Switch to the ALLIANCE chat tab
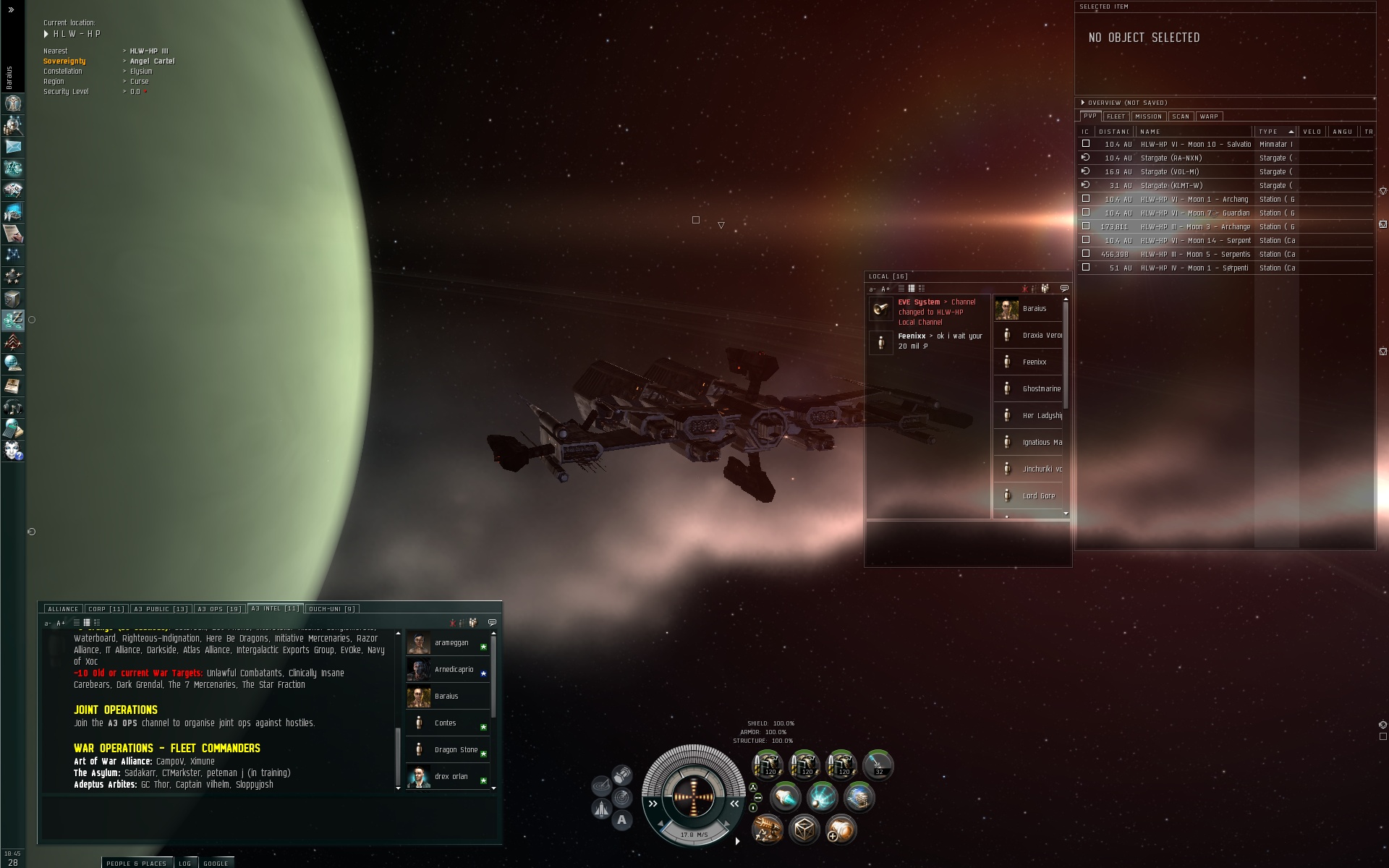The height and width of the screenshot is (868, 1389). coord(64,609)
